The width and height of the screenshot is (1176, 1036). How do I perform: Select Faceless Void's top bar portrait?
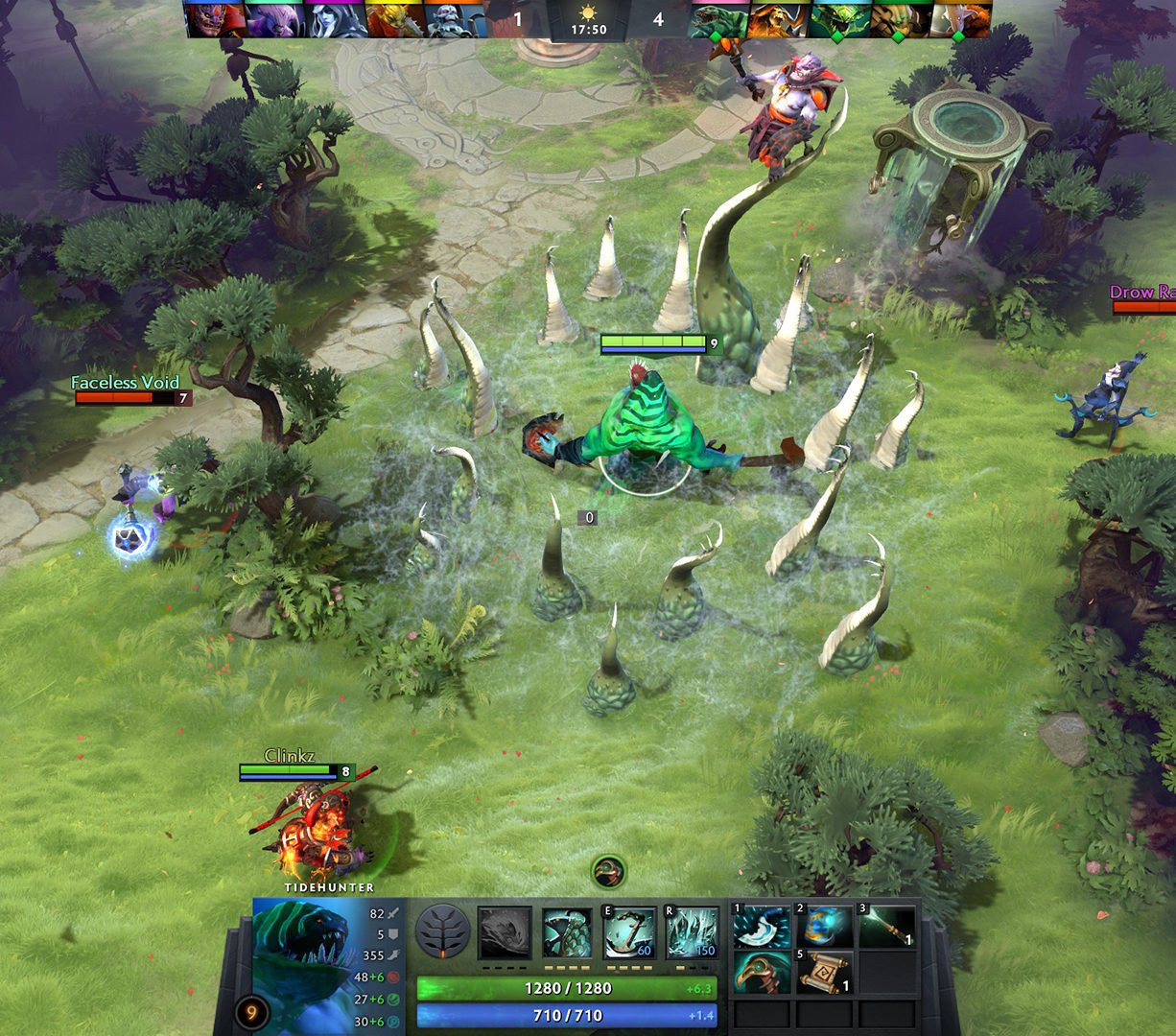tap(275, 19)
